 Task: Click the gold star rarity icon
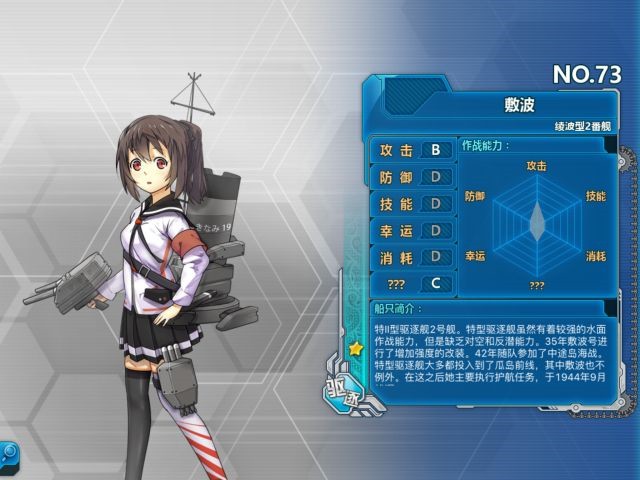pos(355,349)
